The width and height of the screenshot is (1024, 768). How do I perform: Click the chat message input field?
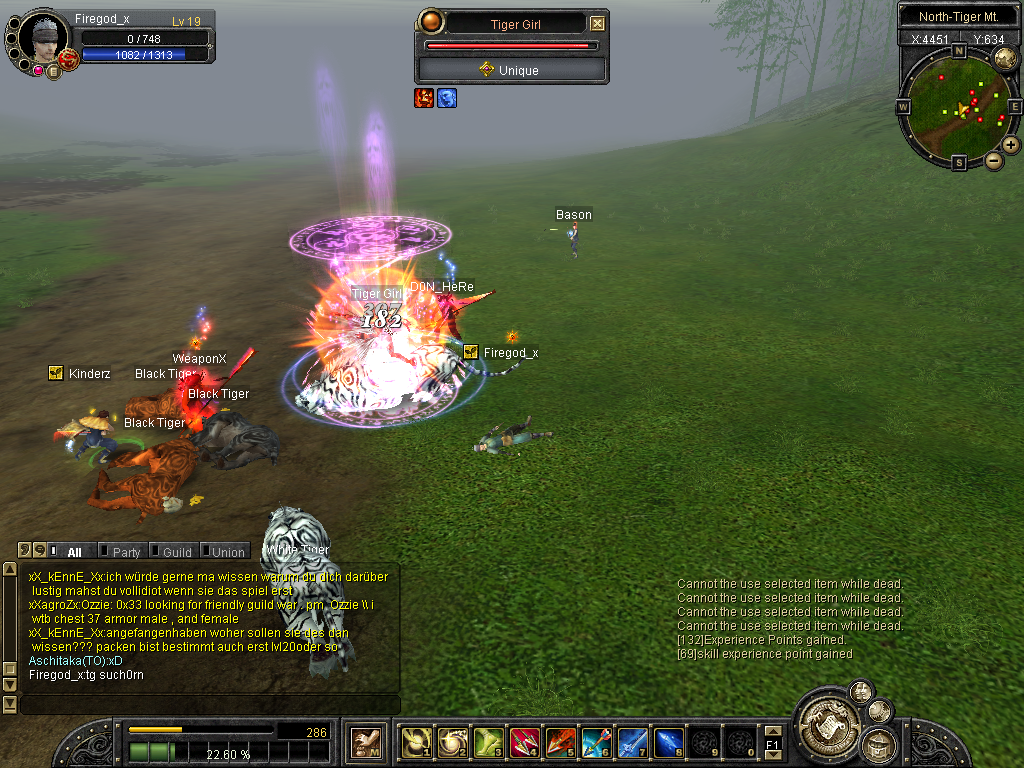tap(208, 705)
